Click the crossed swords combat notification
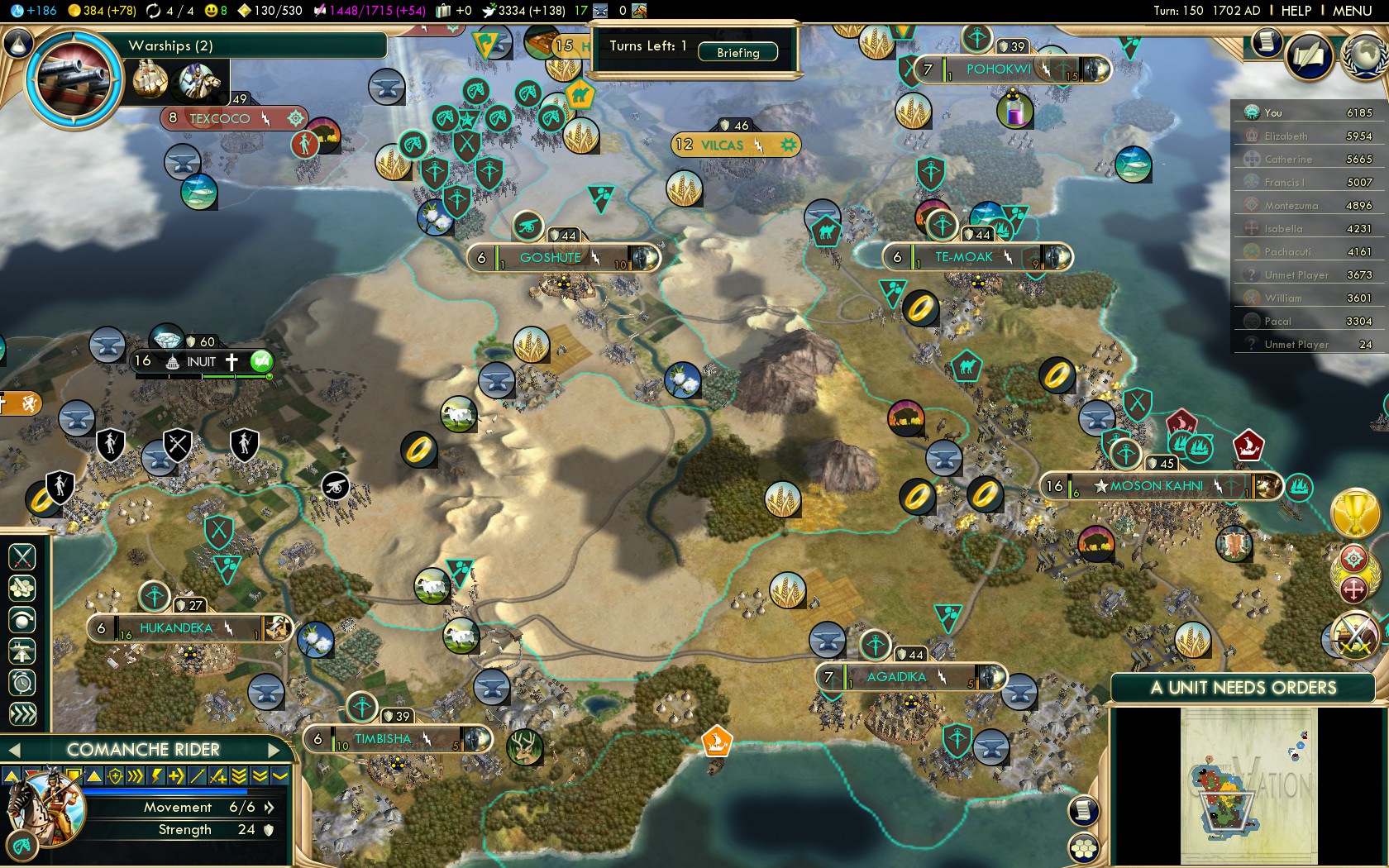 click(x=1354, y=636)
